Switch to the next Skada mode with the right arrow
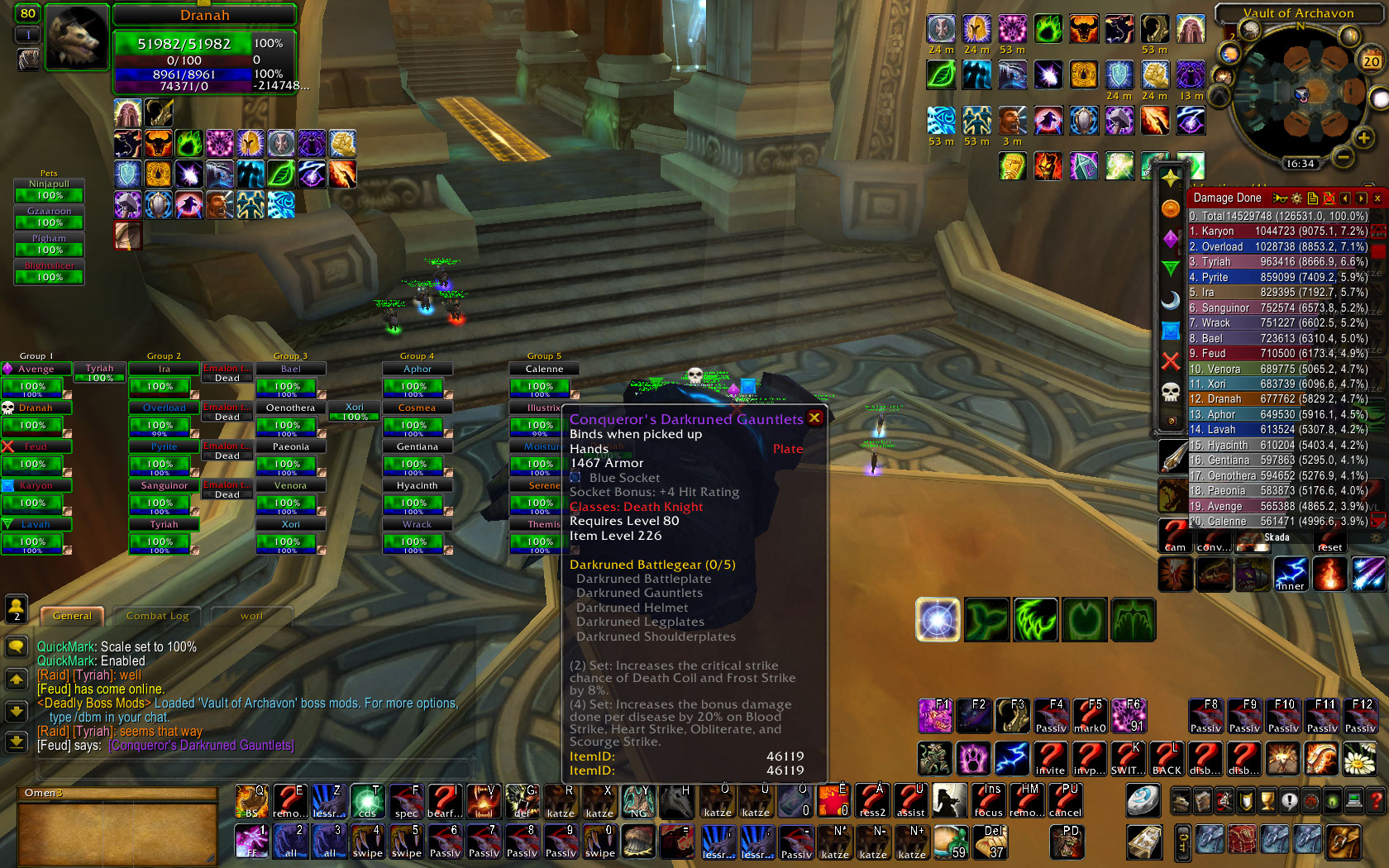 tap(1360, 198)
